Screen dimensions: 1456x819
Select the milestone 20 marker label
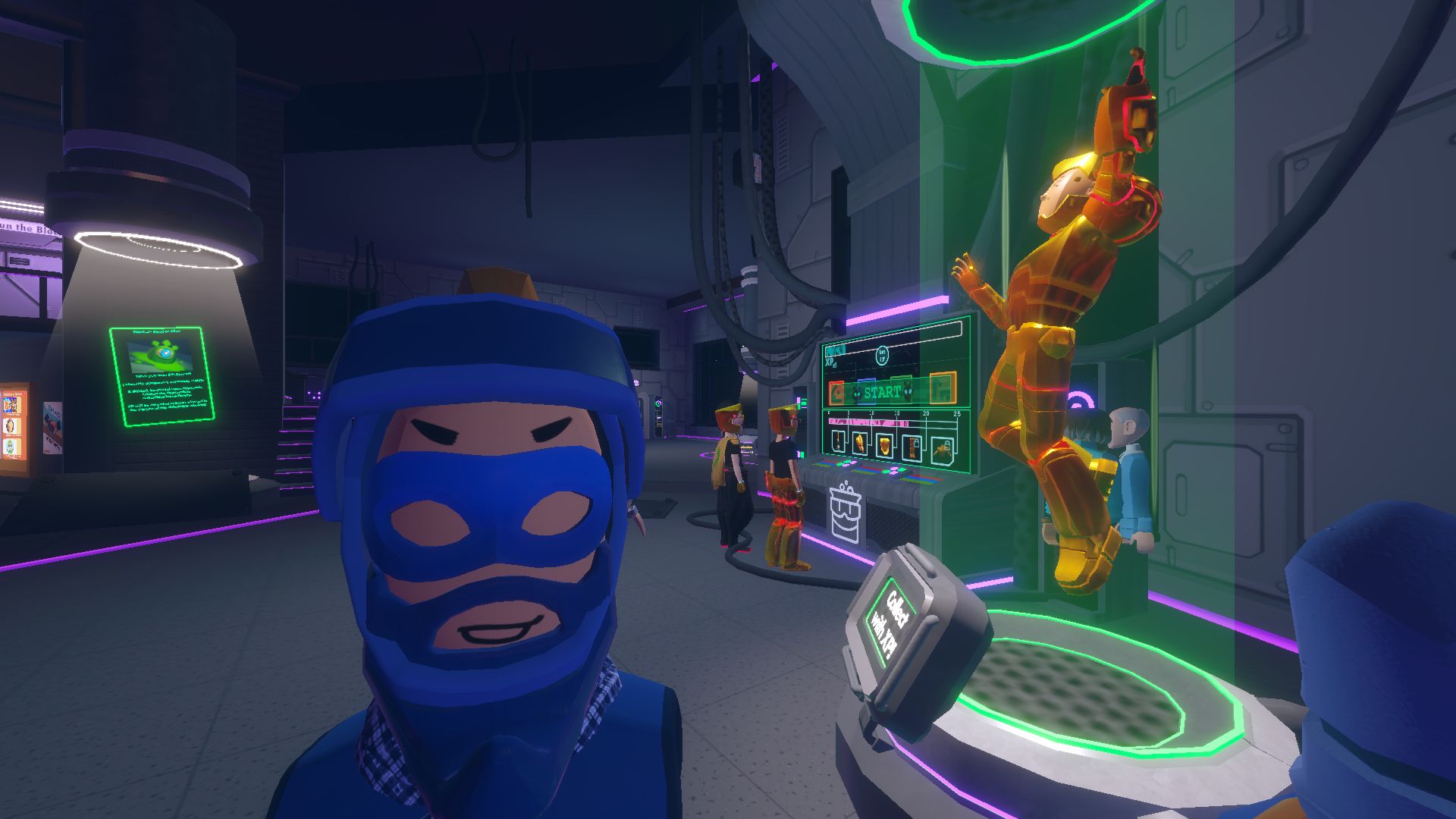pyautogui.click(x=926, y=413)
